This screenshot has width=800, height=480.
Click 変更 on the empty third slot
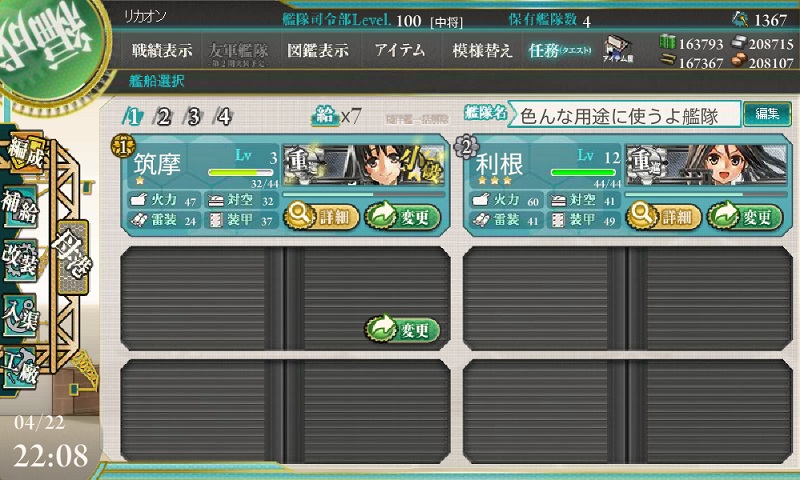(402, 329)
